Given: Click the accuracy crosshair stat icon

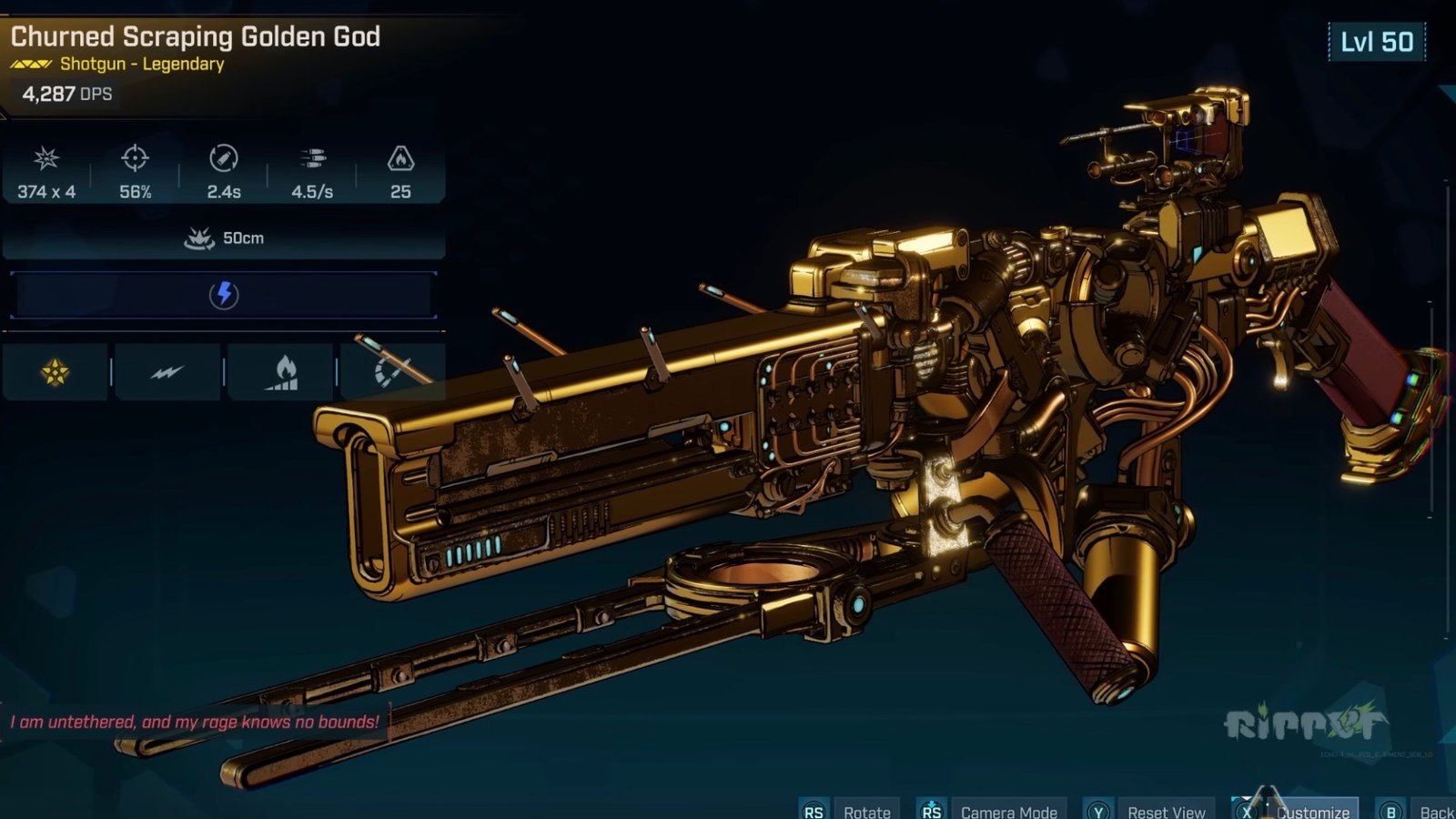Looking at the screenshot, I should pos(135,158).
